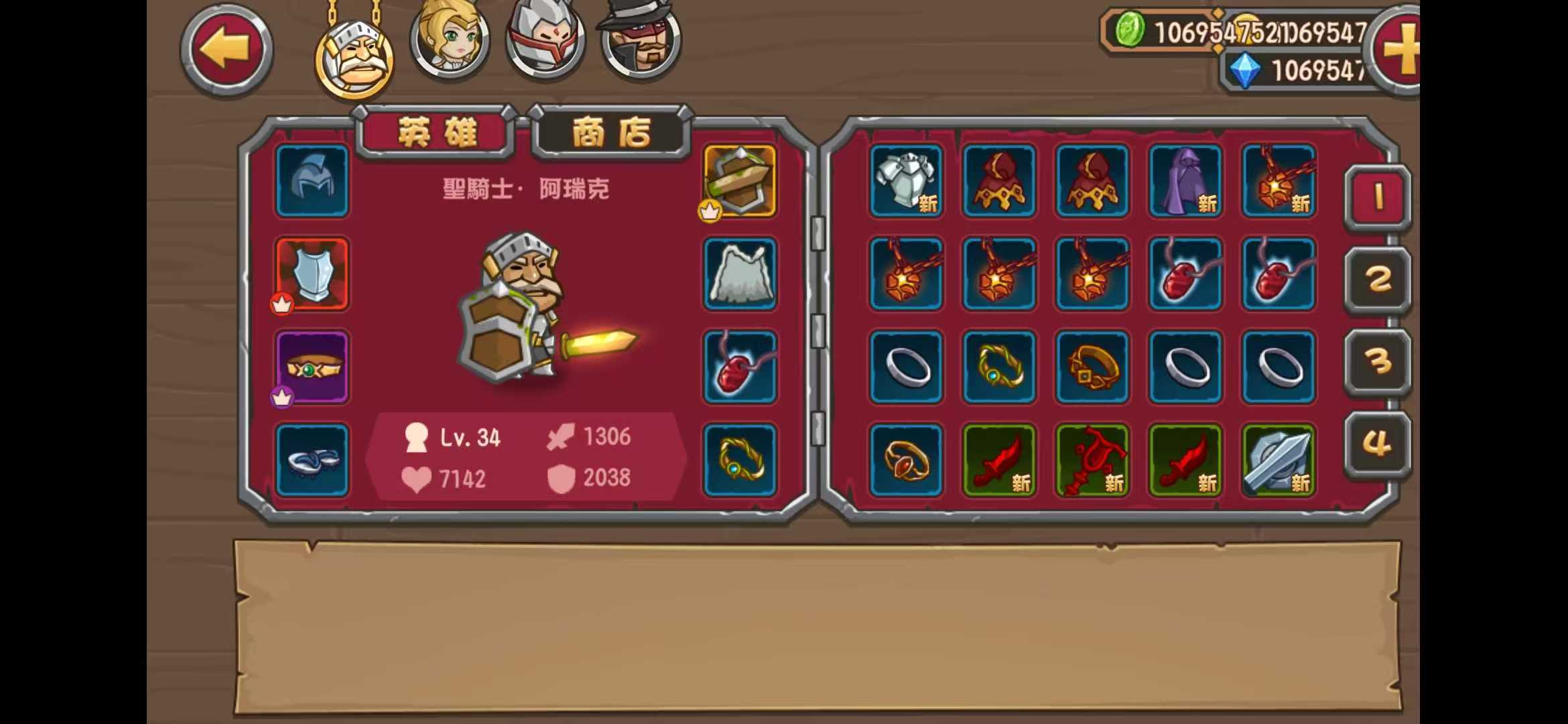Show inventory page 4
This screenshot has height=724, width=1568.
click(1378, 444)
